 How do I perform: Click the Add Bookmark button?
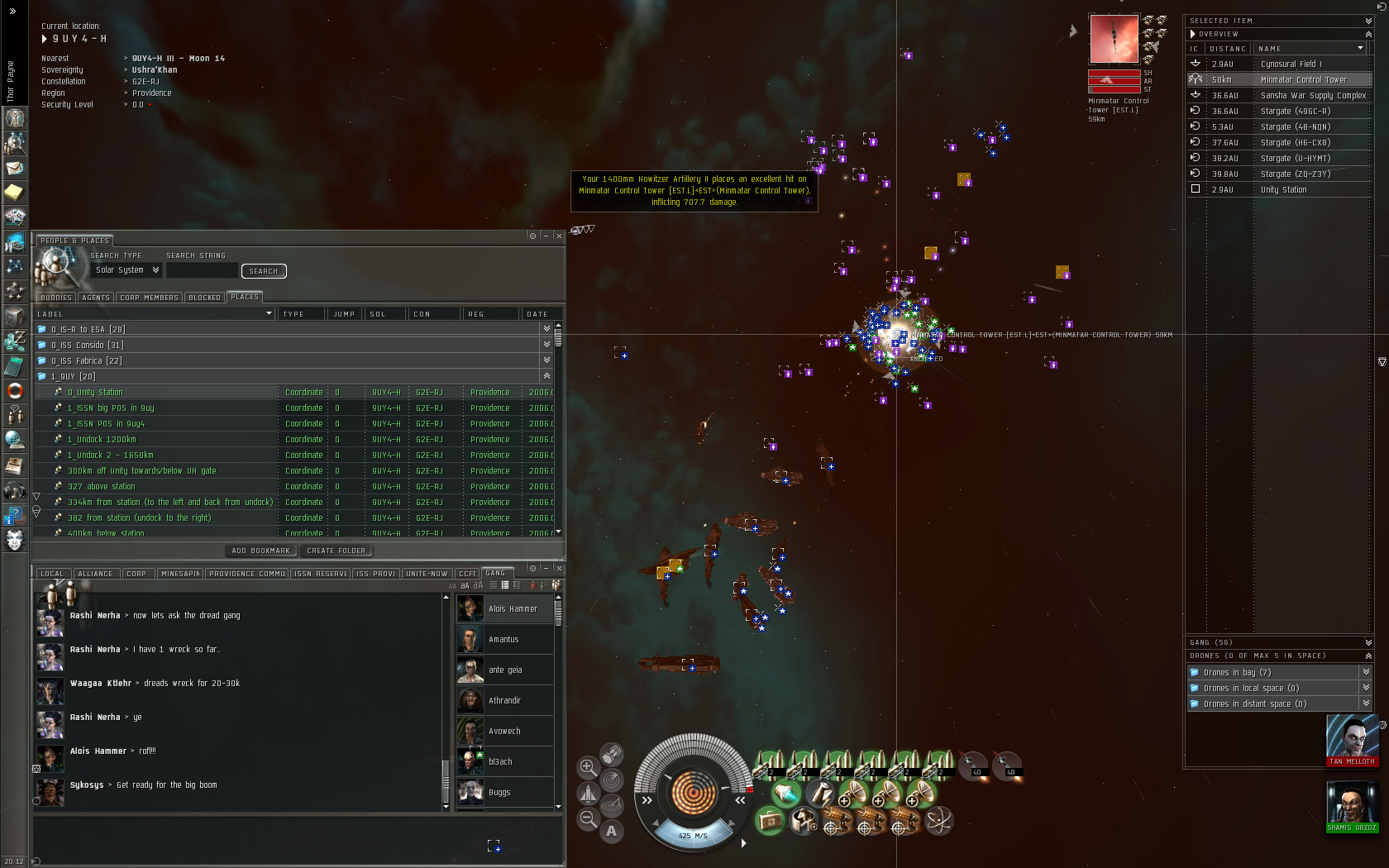coord(260,551)
